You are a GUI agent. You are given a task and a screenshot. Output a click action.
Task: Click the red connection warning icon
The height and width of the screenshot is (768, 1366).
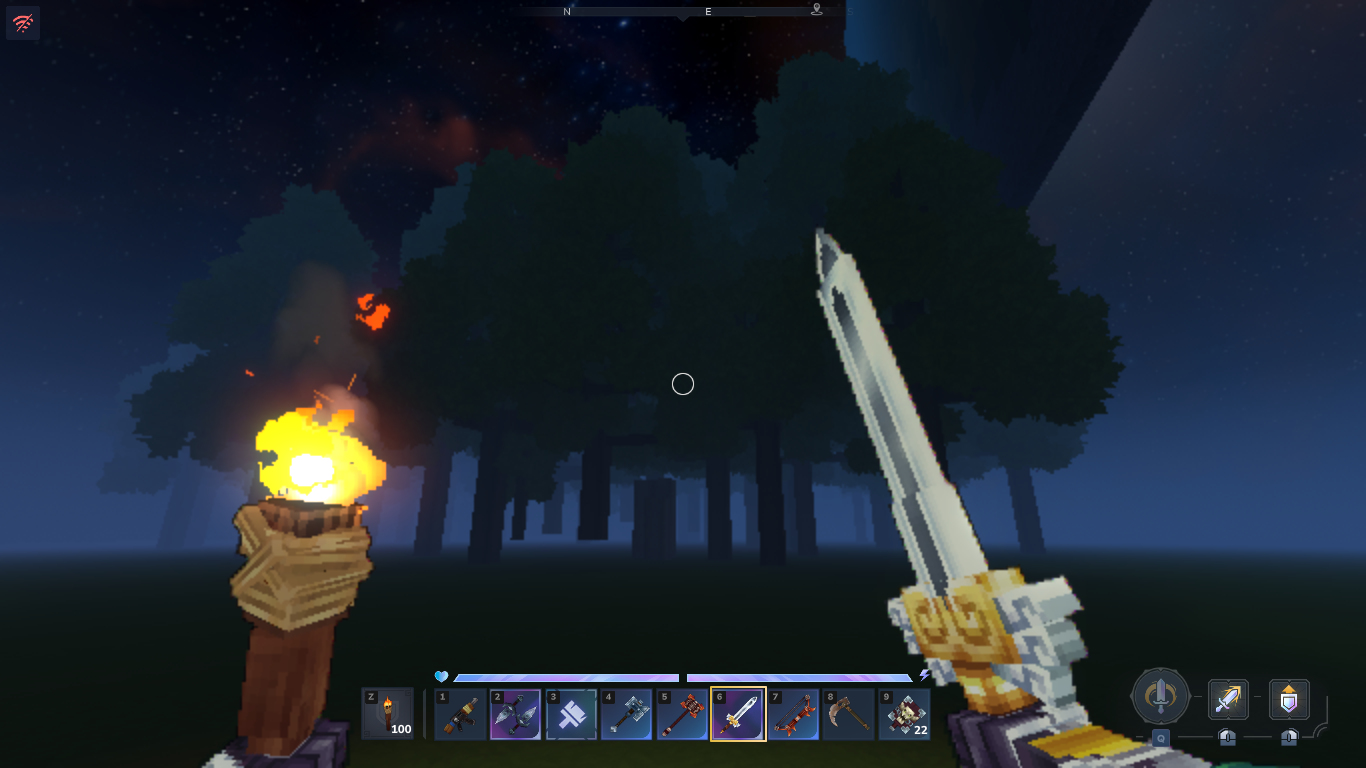pos(23,23)
